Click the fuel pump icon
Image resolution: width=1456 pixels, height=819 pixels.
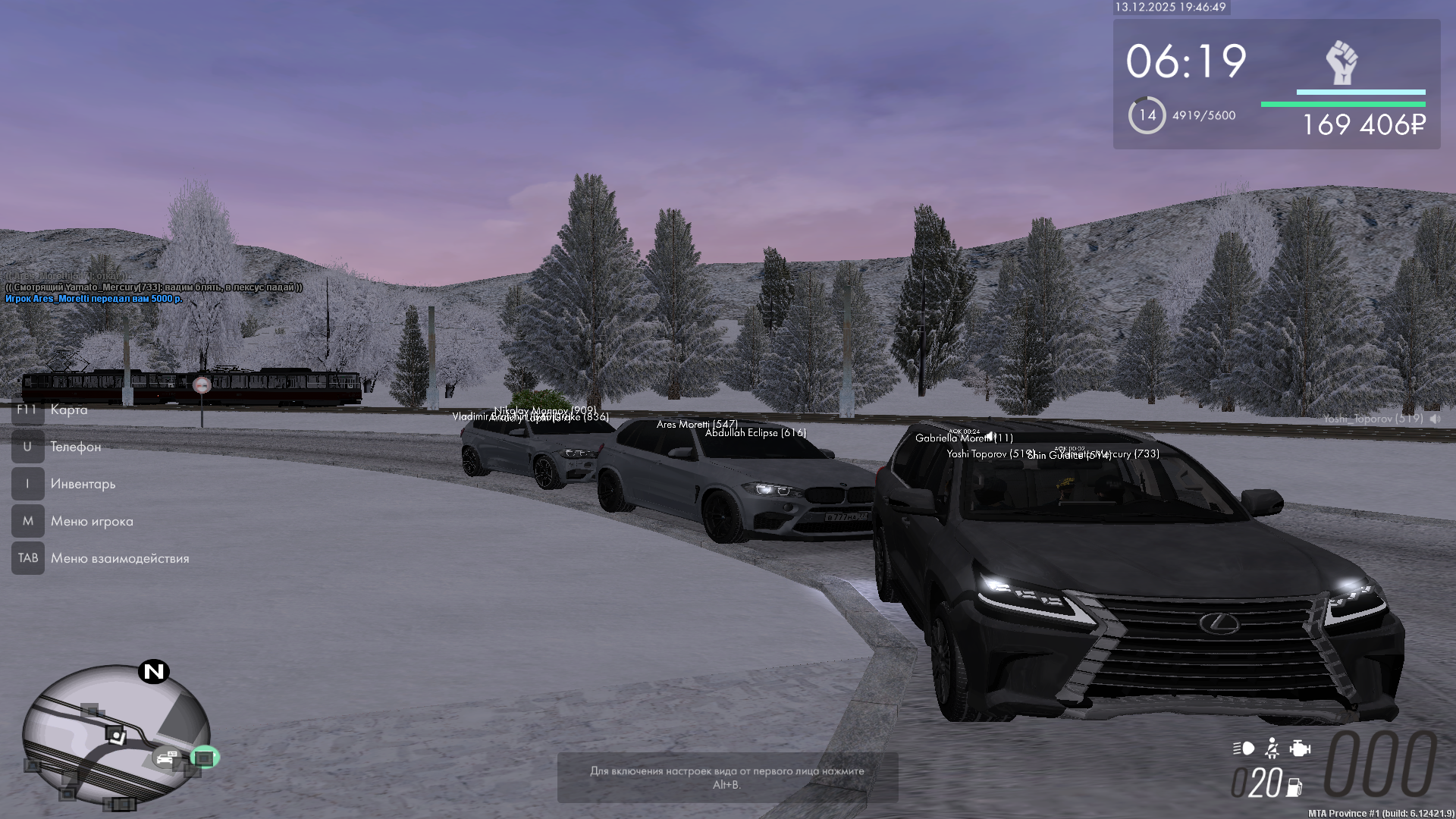pyautogui.click(x=1294, y=787)
